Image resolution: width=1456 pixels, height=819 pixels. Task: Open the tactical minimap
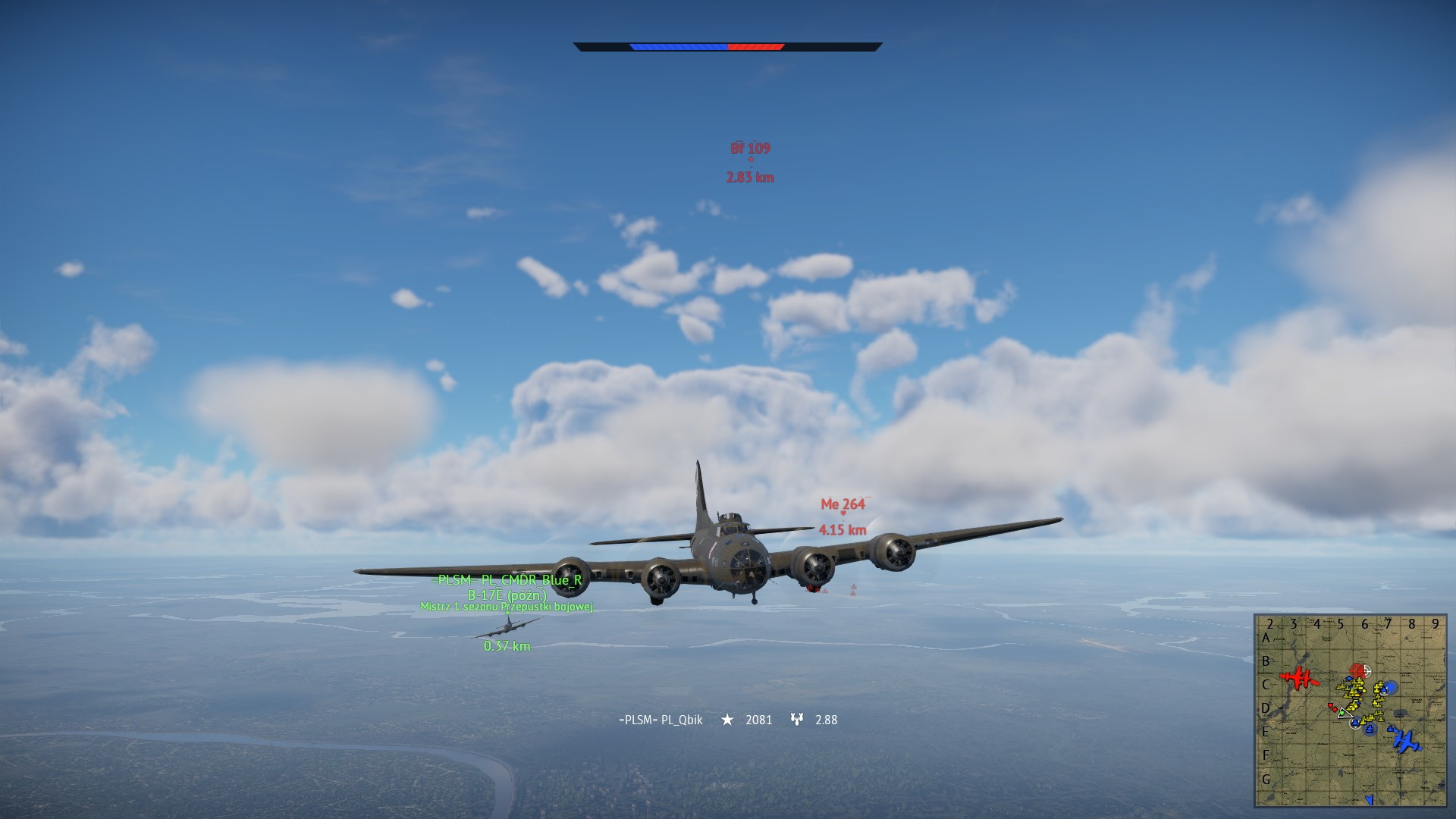[x=1351, y=711]
